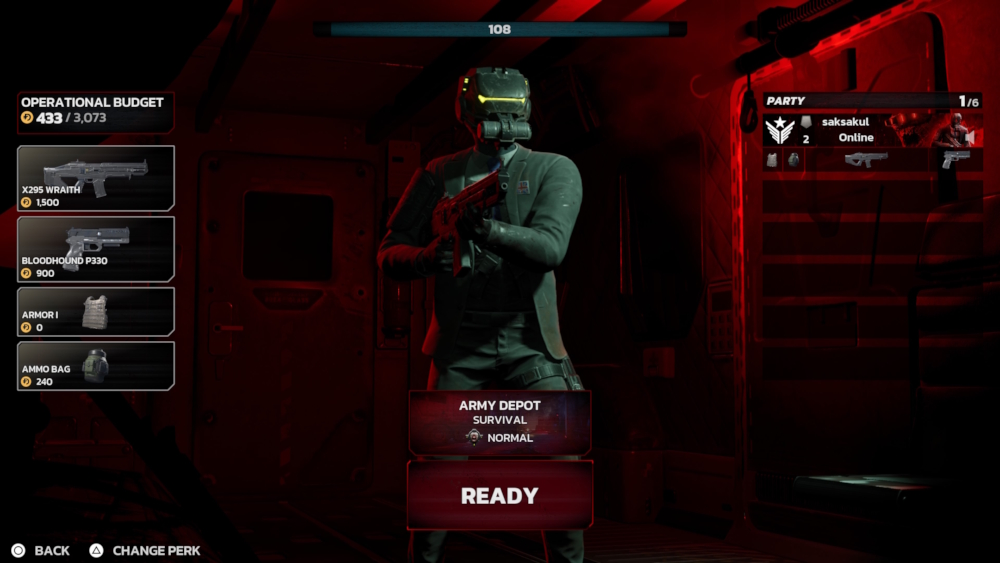Screen dimensions: 1000x563
Task: Click the READY button
Action: coord(499,495)
